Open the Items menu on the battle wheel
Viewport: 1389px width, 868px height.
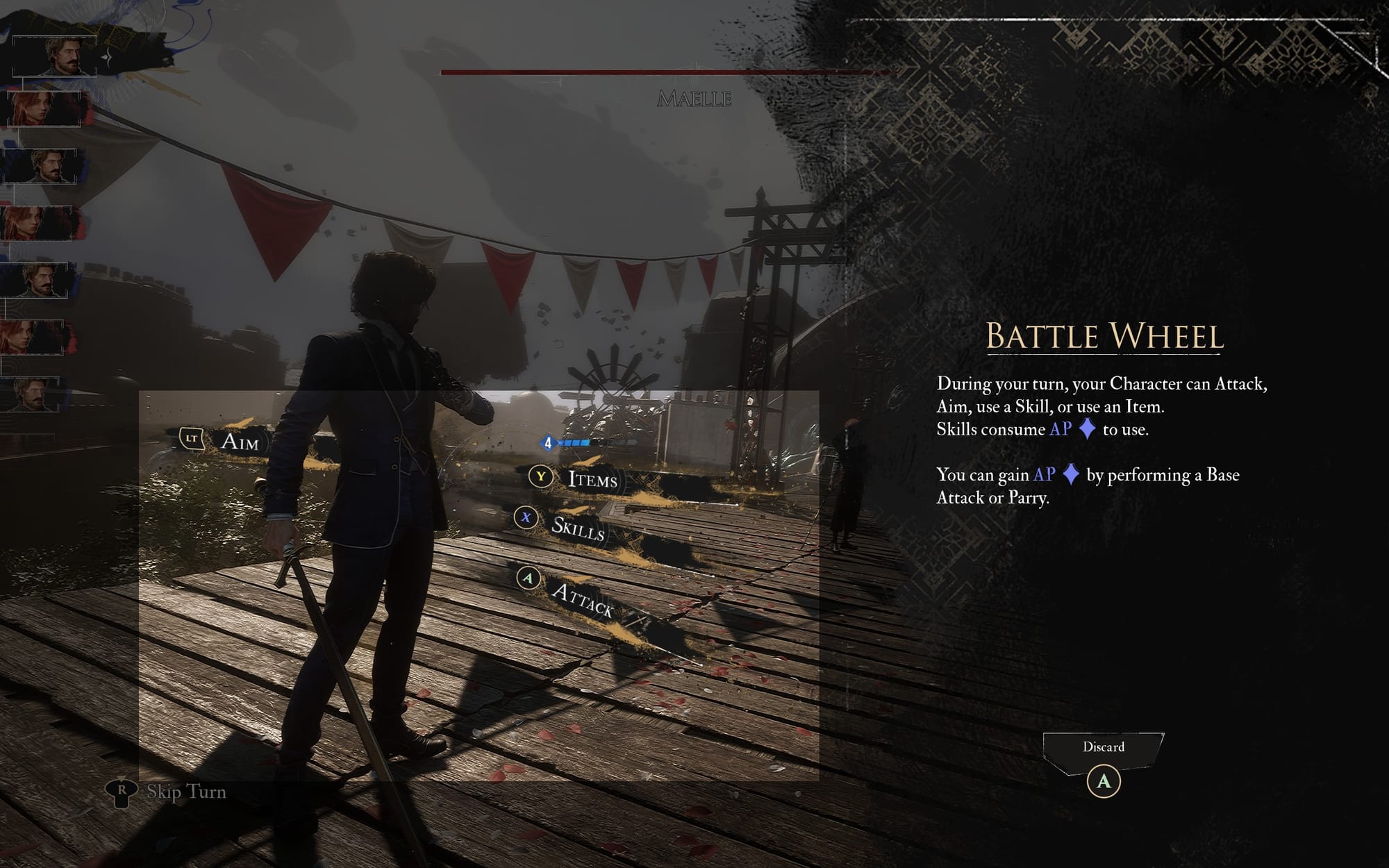pyautogui.click(x=592, y=480)
